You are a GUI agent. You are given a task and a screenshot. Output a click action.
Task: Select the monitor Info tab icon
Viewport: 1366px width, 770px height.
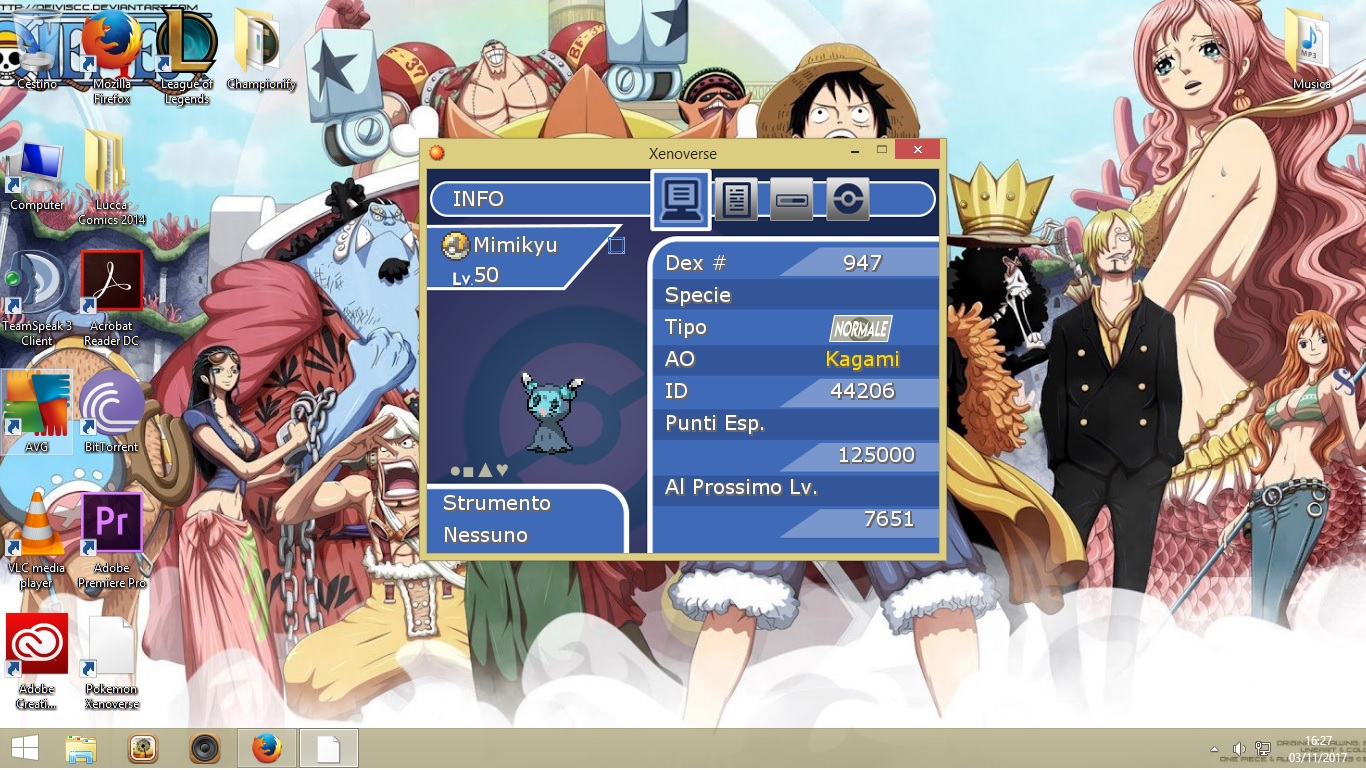tap(681, 198)
